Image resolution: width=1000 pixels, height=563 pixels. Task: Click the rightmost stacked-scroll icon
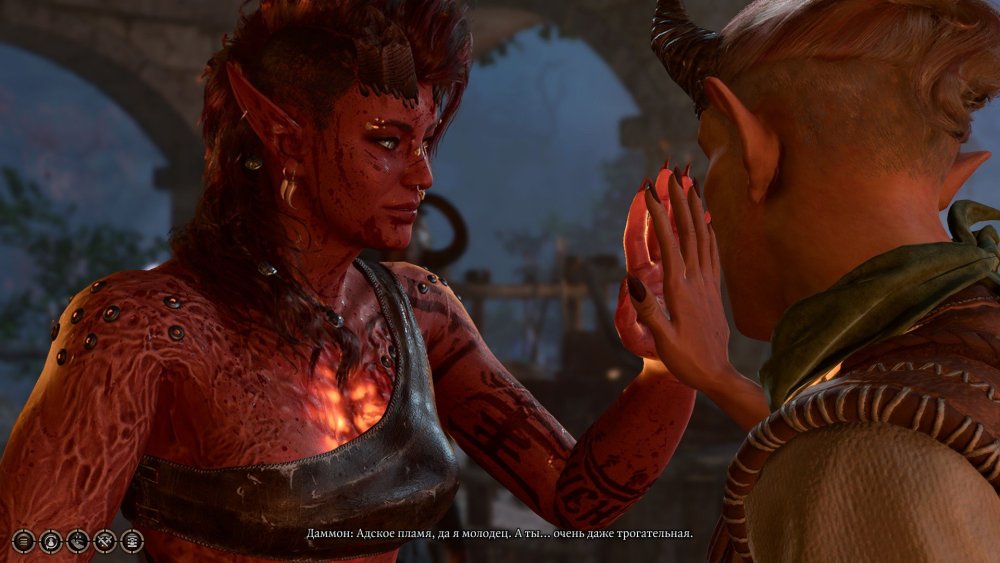132,541
